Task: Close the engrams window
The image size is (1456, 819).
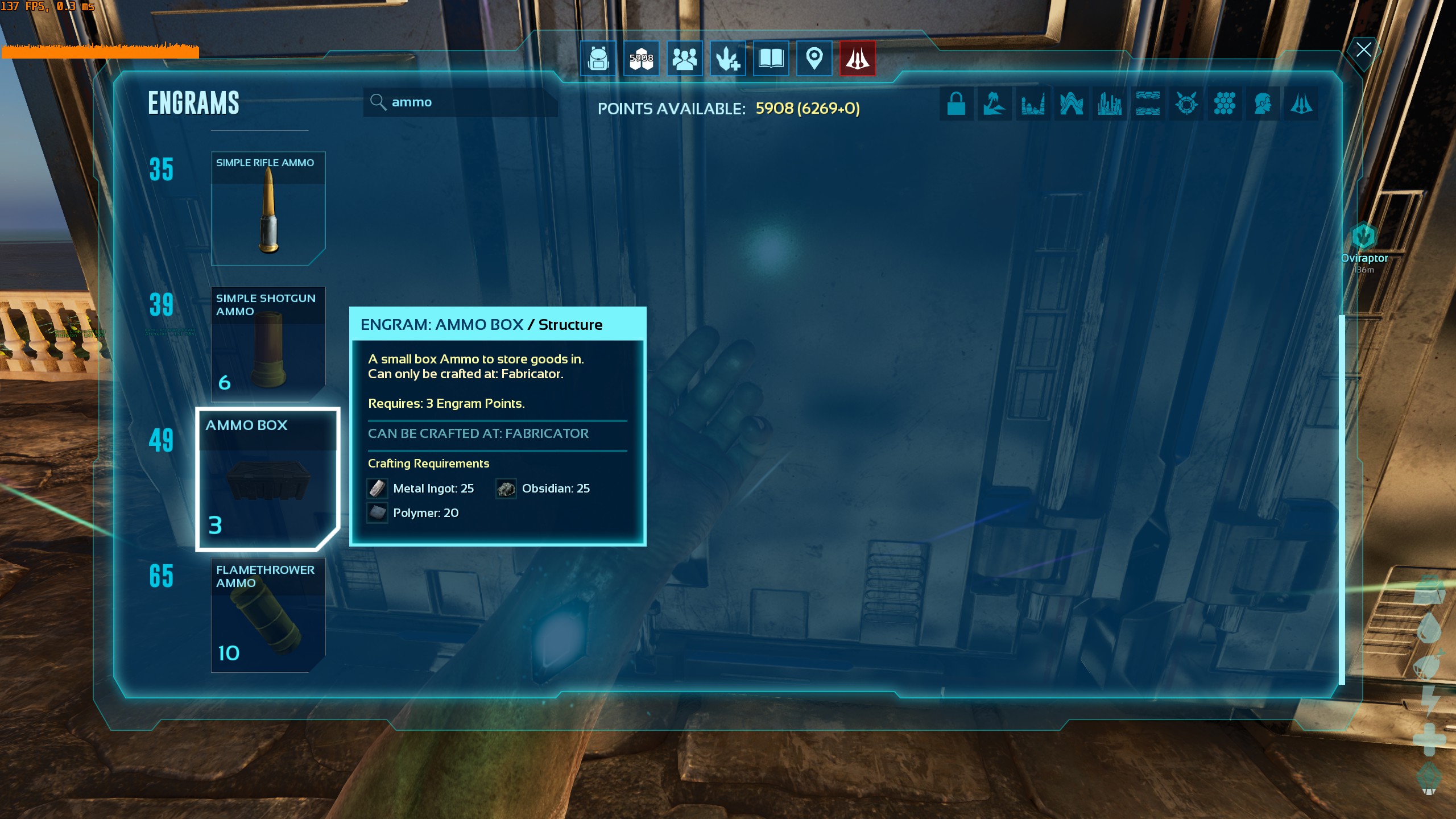Action: point(1363,49)
